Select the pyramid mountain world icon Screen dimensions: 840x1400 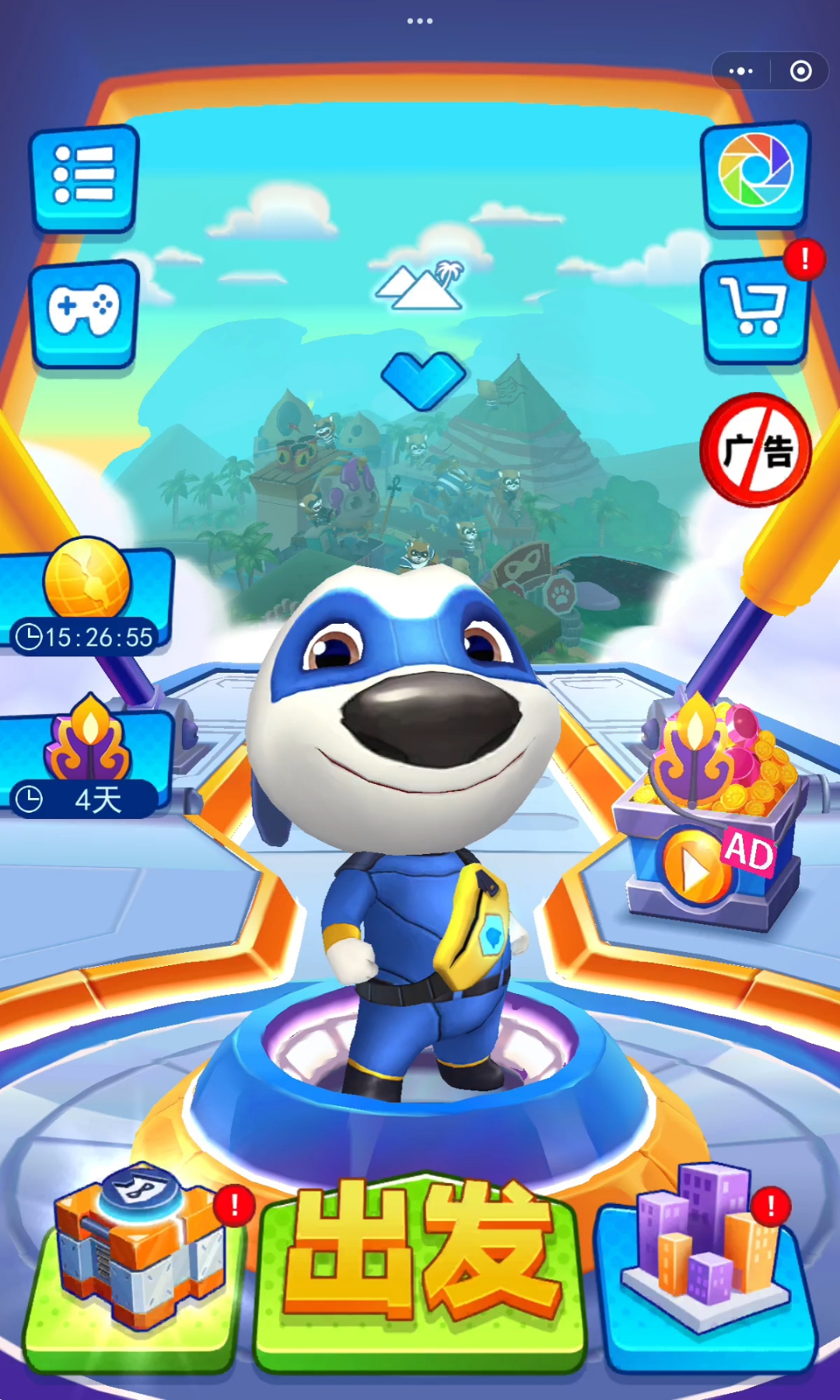point(421,285)
